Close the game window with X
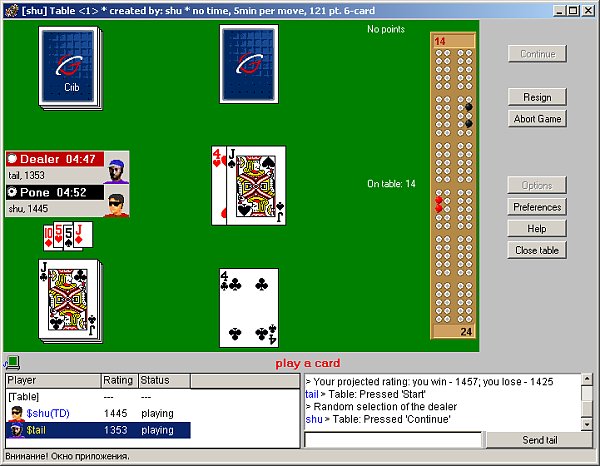 click(x=588, y=10)
